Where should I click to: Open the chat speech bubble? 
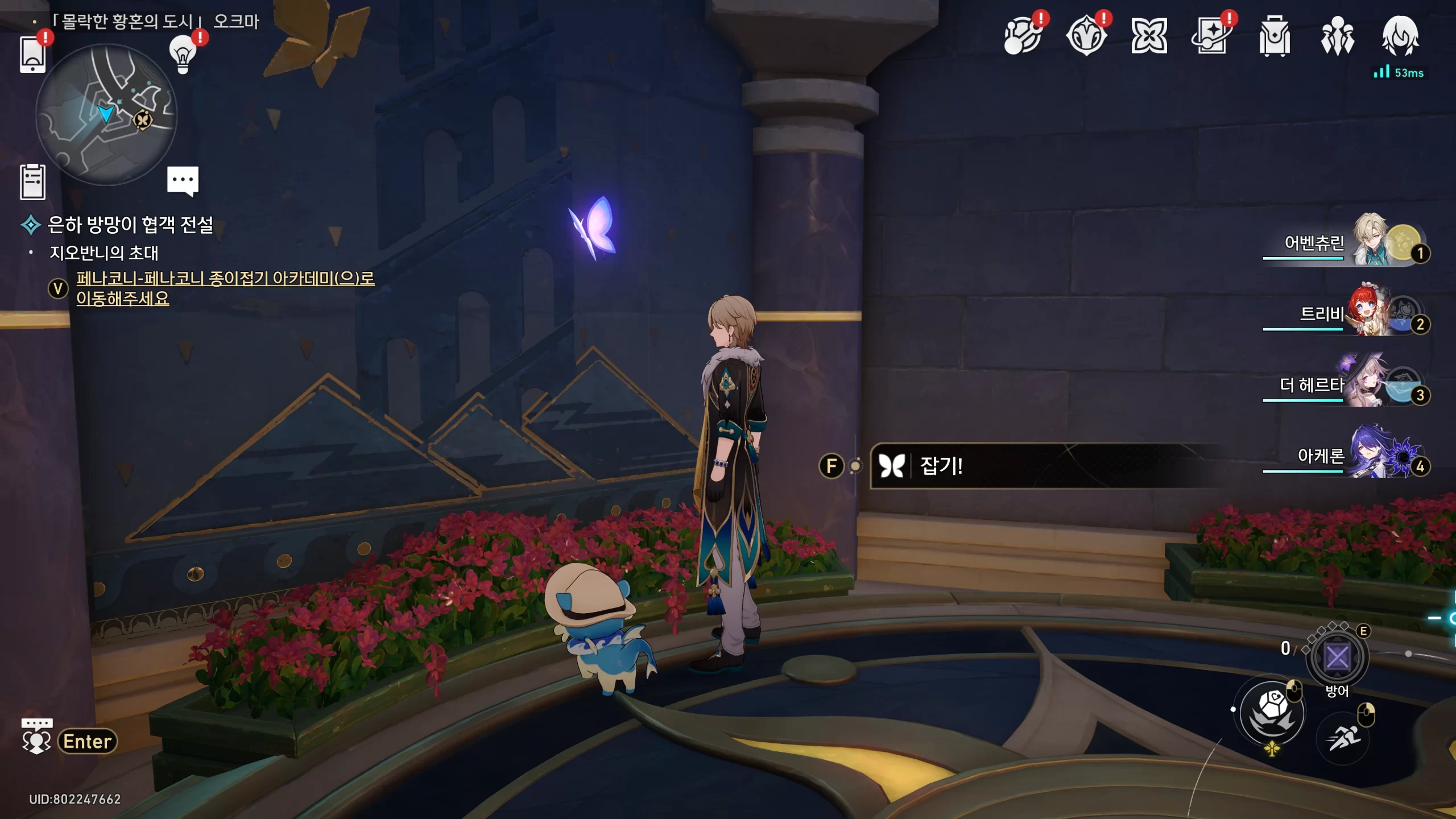coord(183,181)
